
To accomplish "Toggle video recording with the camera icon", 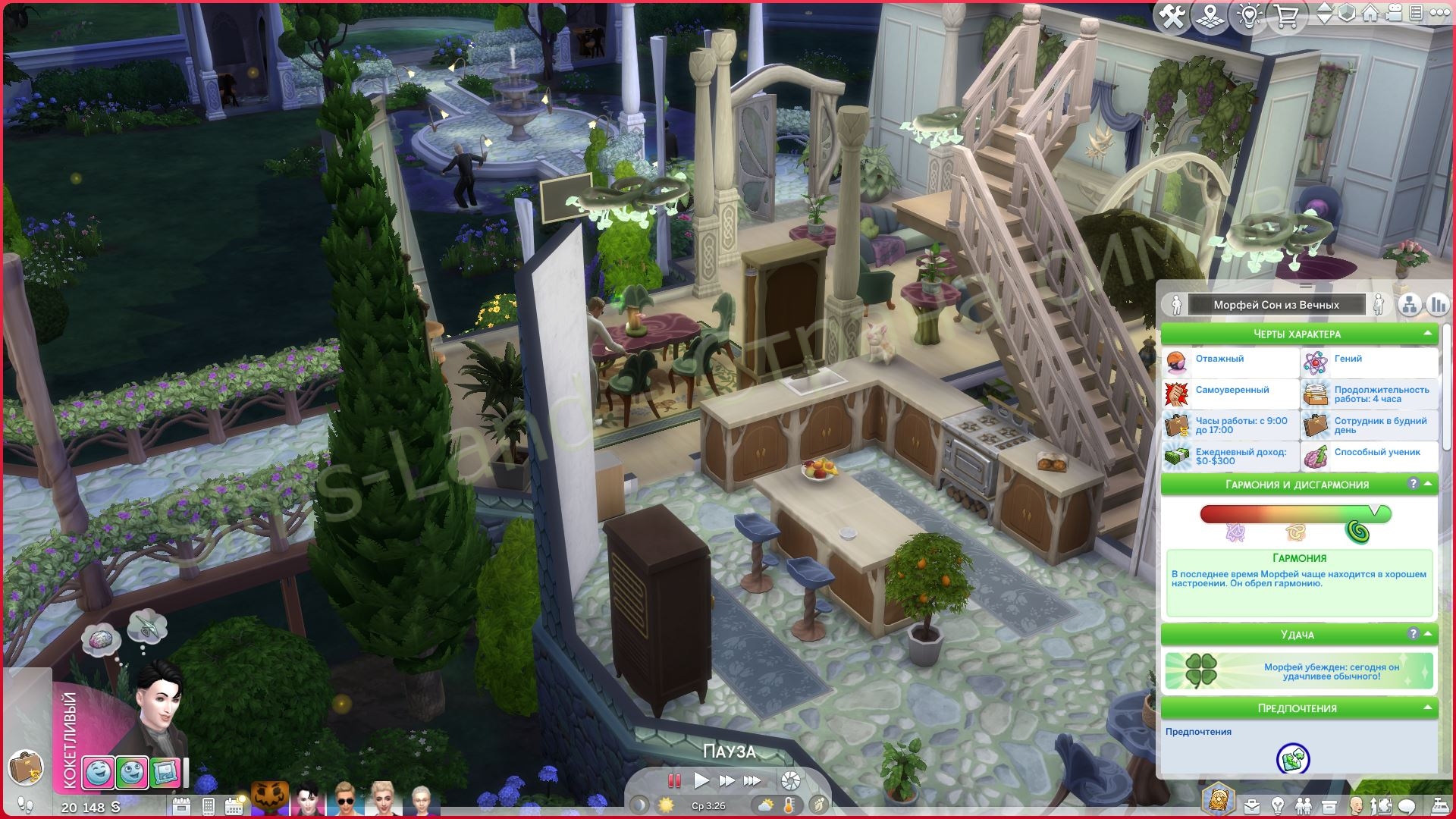I will [1393, 15].
